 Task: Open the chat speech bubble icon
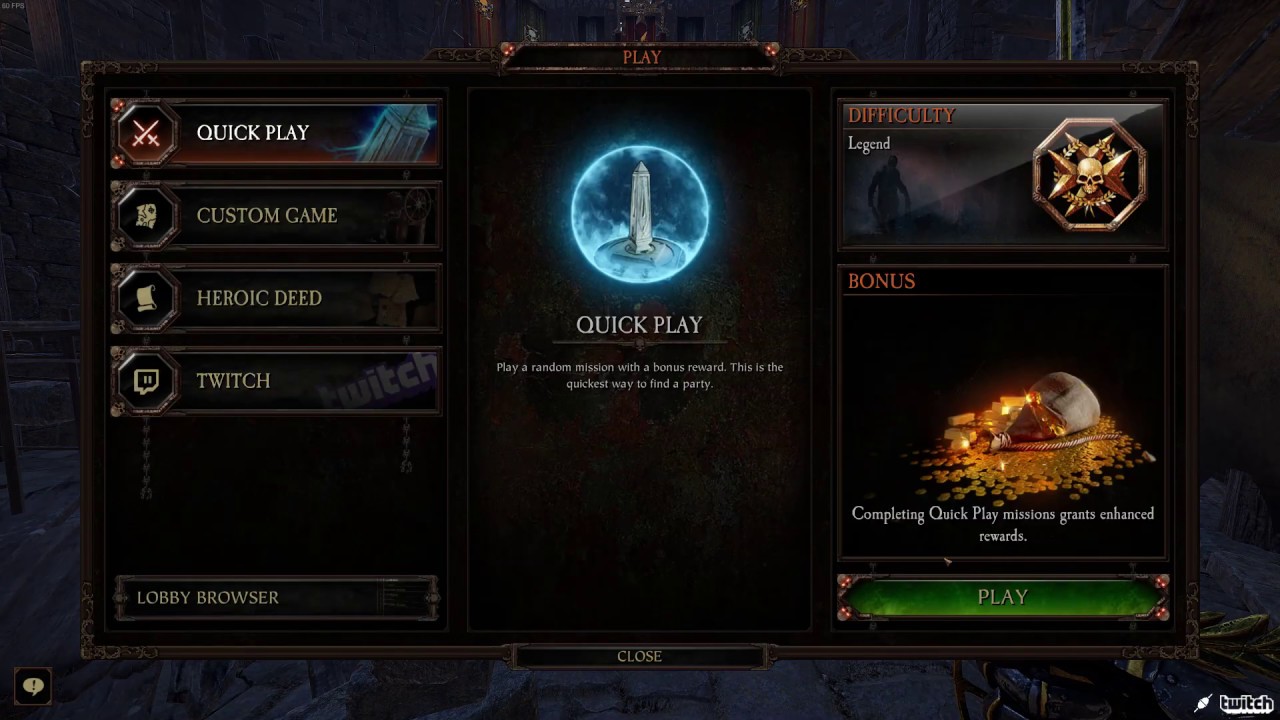click(33, 687)
